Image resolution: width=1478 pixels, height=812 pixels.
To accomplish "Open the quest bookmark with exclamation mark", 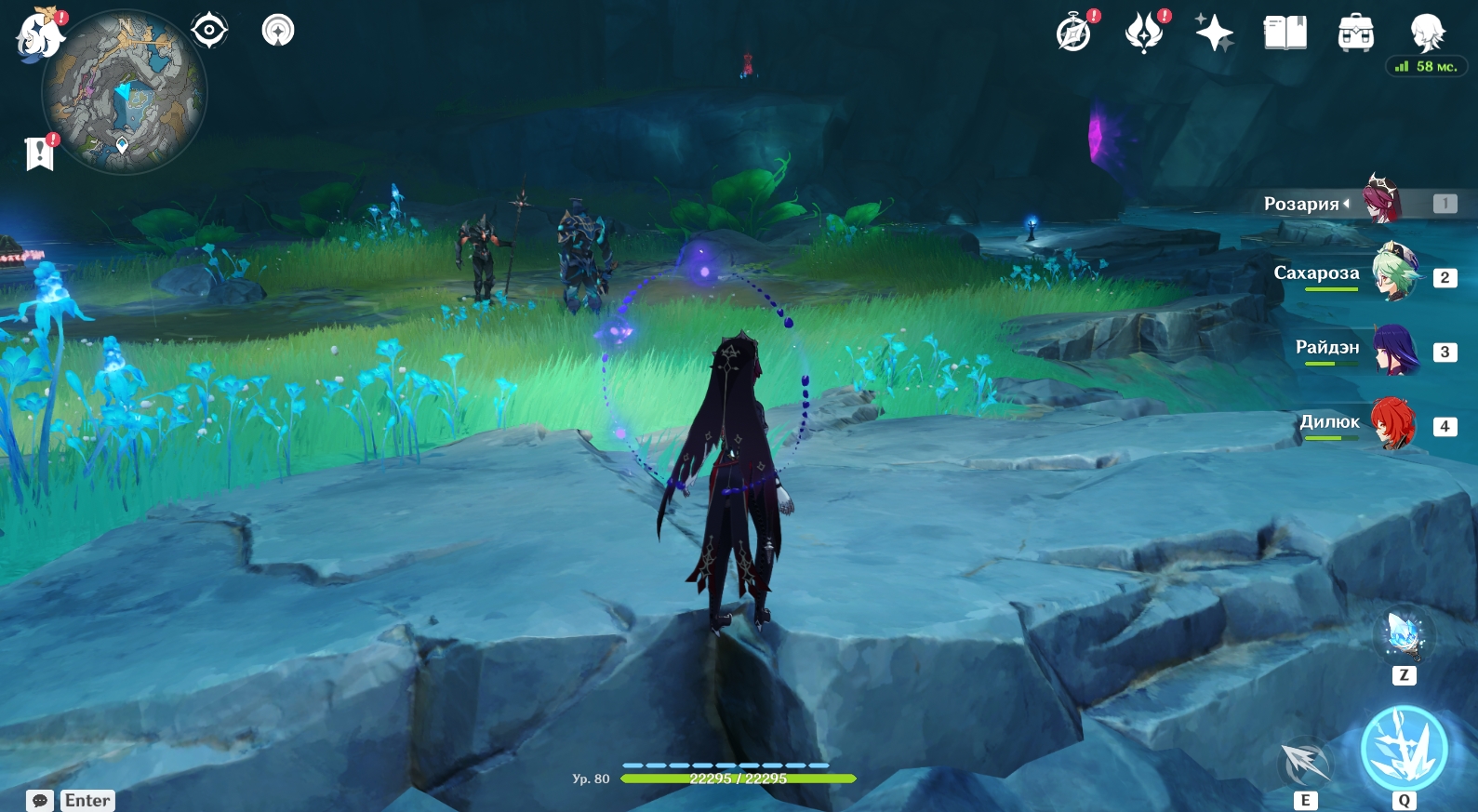I will [40, 153].
